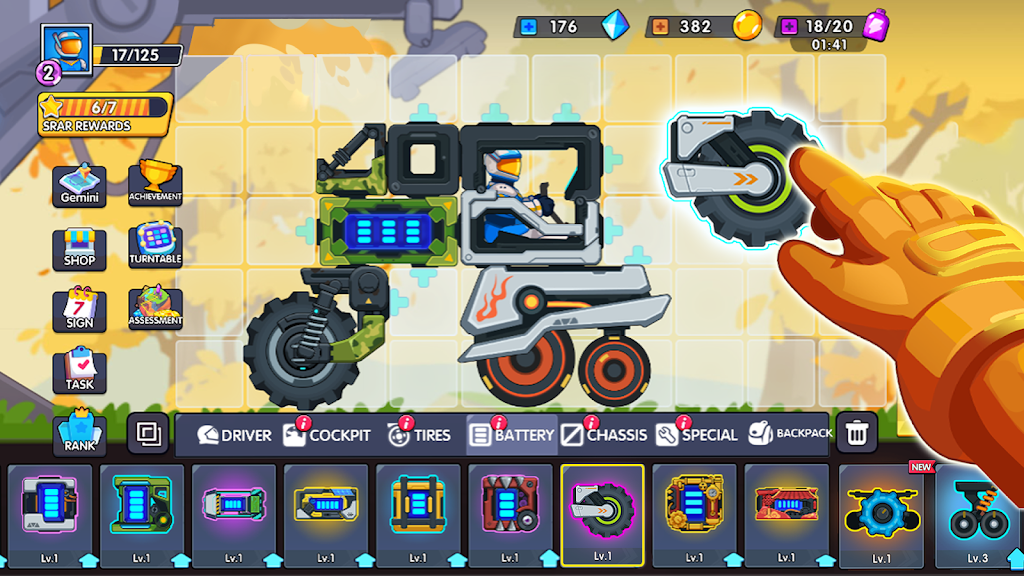Click the trash can delete button

pyautogui.click(x=856, y=433)
